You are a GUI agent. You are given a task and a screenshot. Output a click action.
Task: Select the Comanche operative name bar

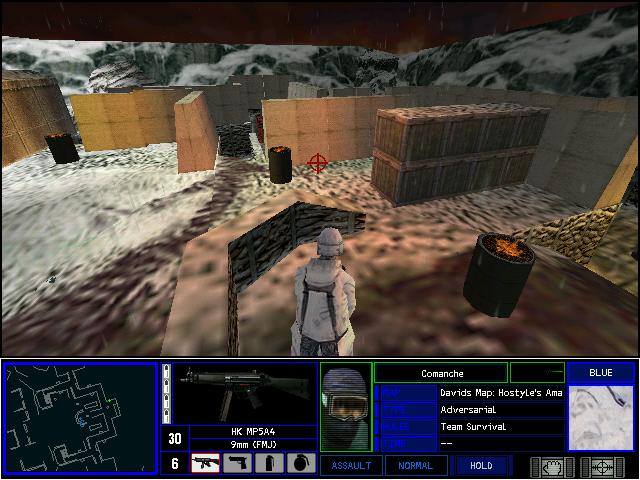pos(440,373)
